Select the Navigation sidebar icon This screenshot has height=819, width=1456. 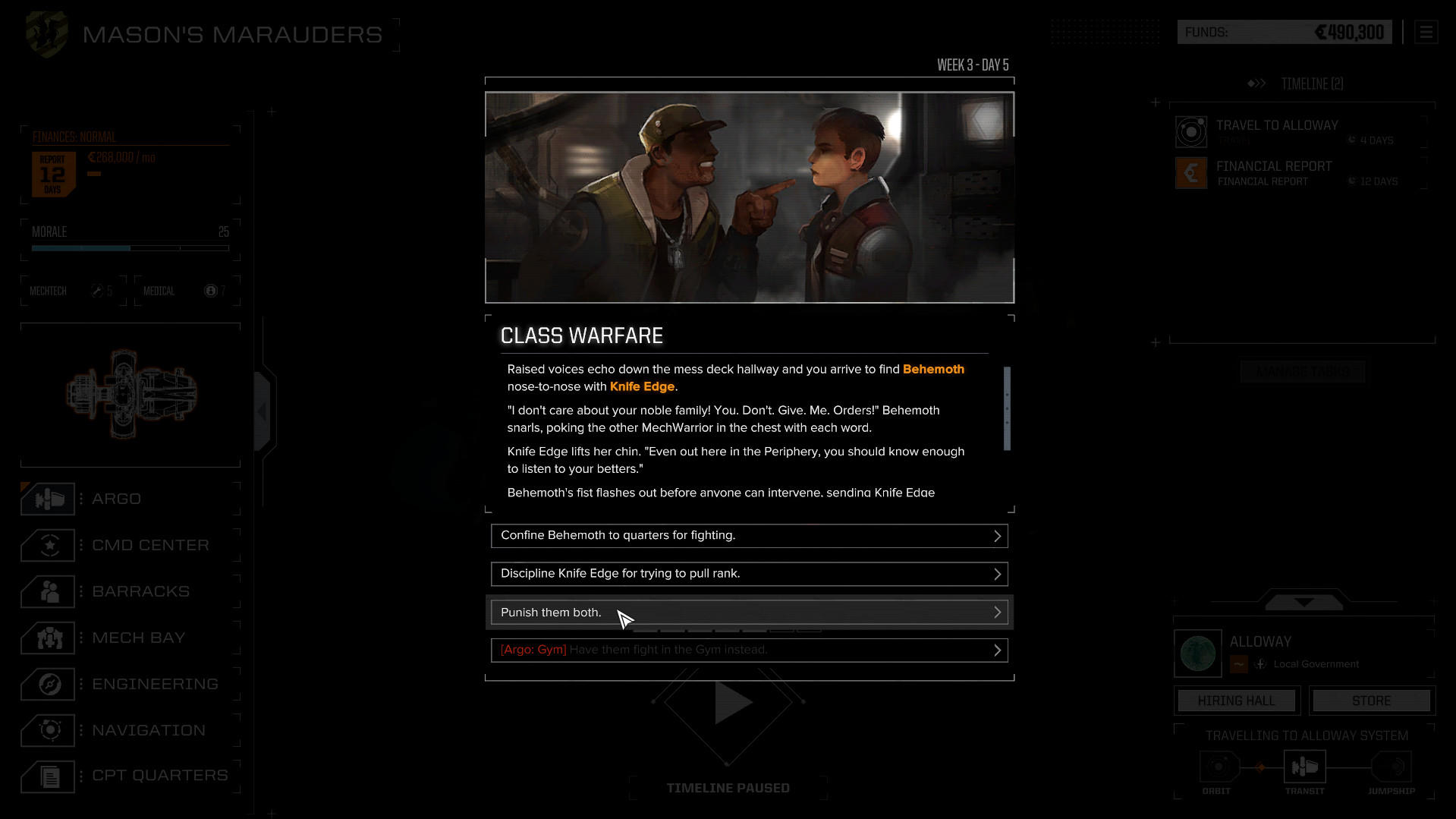pyautogui.click(x=48, y=730)
